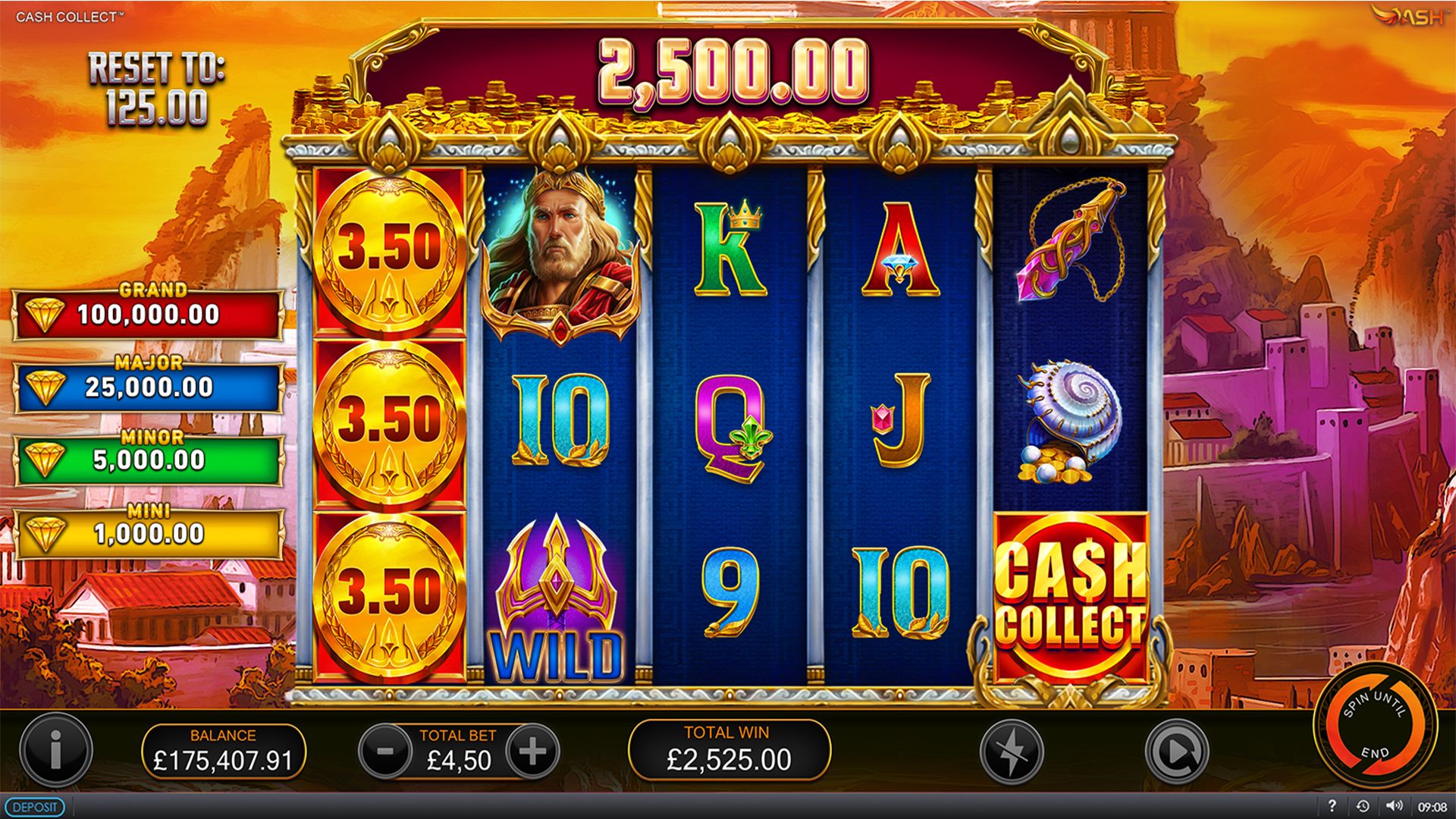Open the DEPOSIT page
This screenshot has width=1456, height=819.
(36, 808)
